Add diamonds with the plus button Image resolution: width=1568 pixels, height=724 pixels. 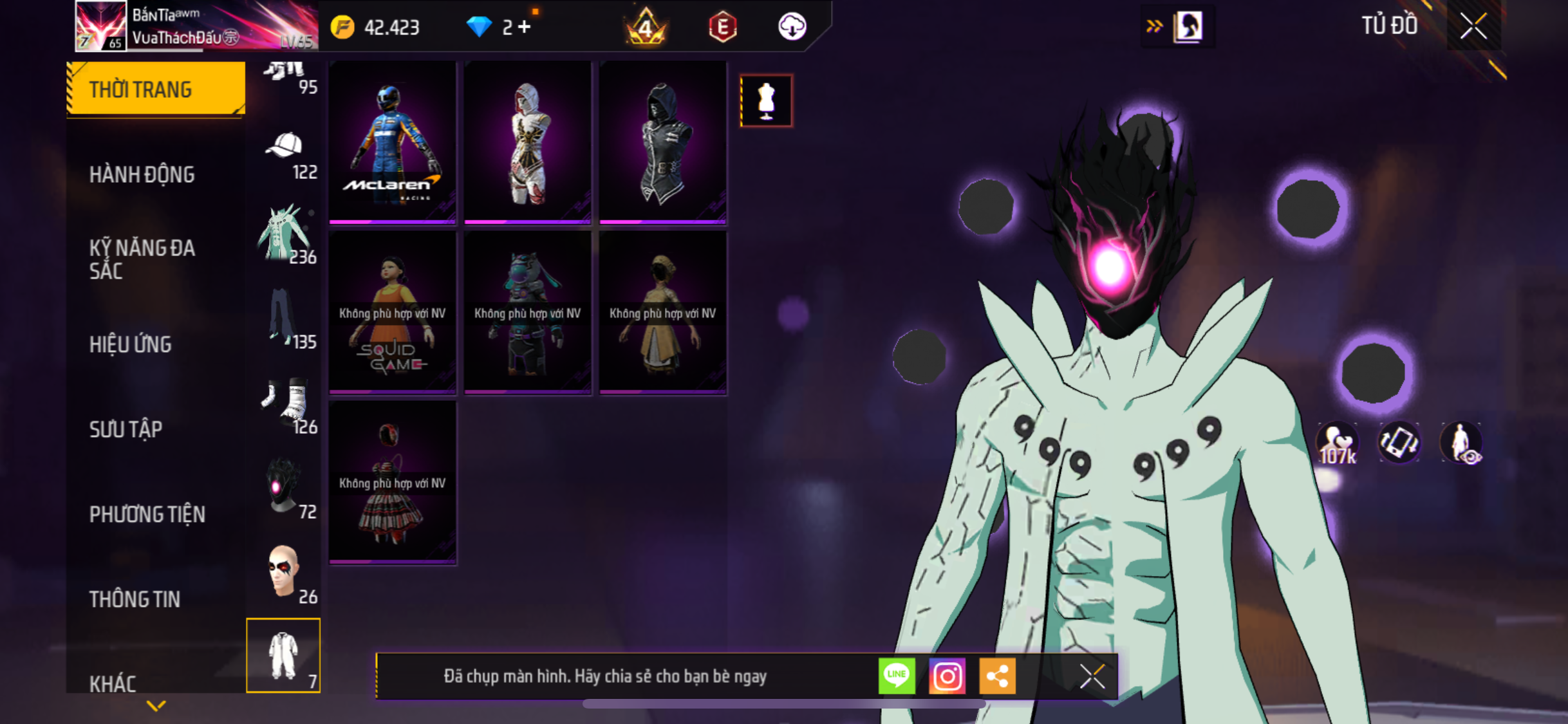click(x=525, y=27)
